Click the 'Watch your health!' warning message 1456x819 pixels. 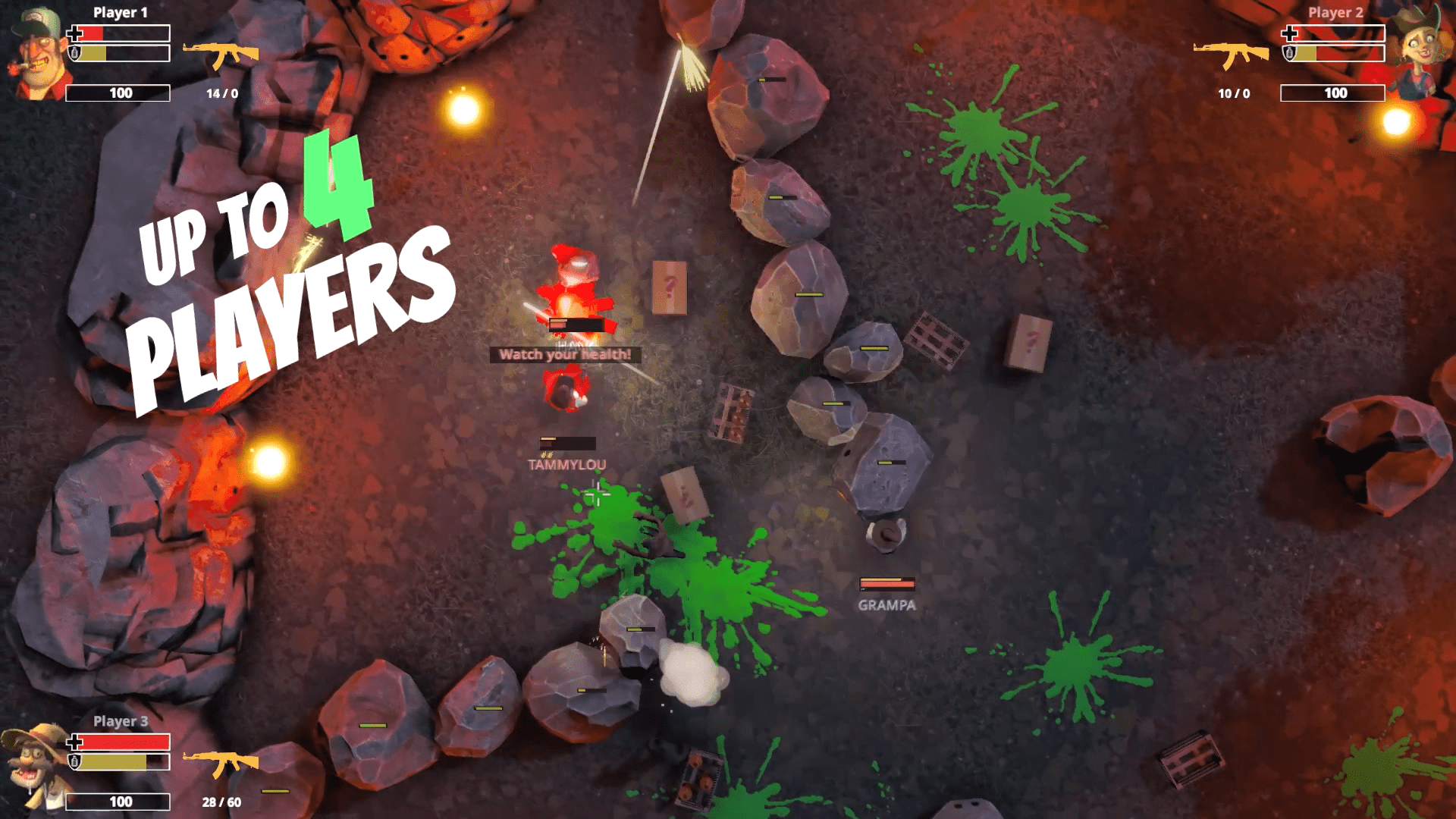point(566,354)
